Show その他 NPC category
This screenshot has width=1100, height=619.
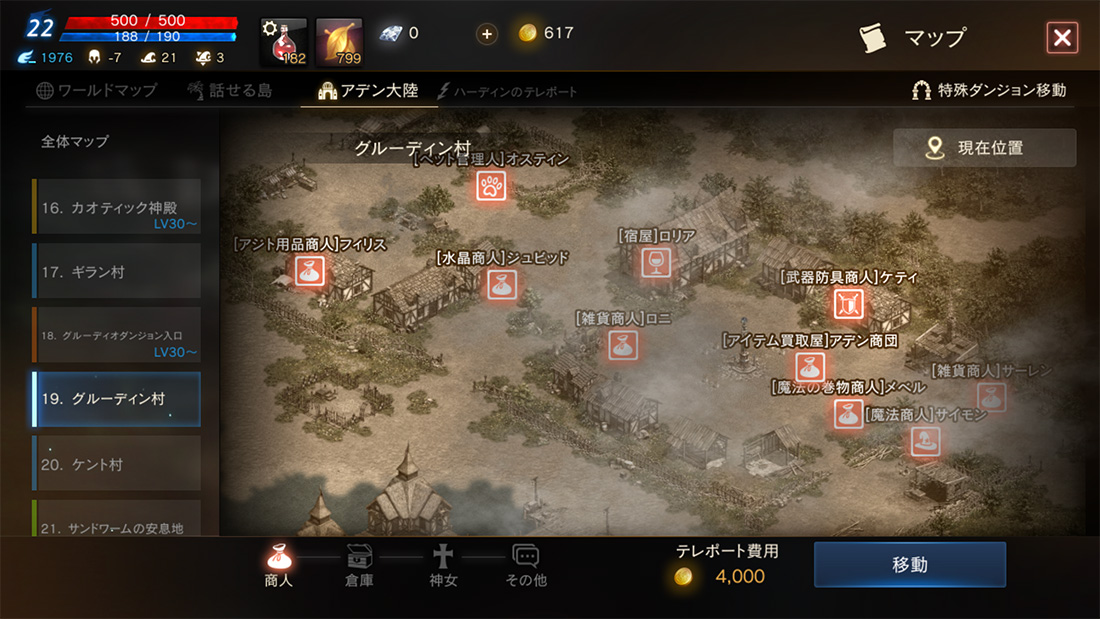[x=526, y=565]
